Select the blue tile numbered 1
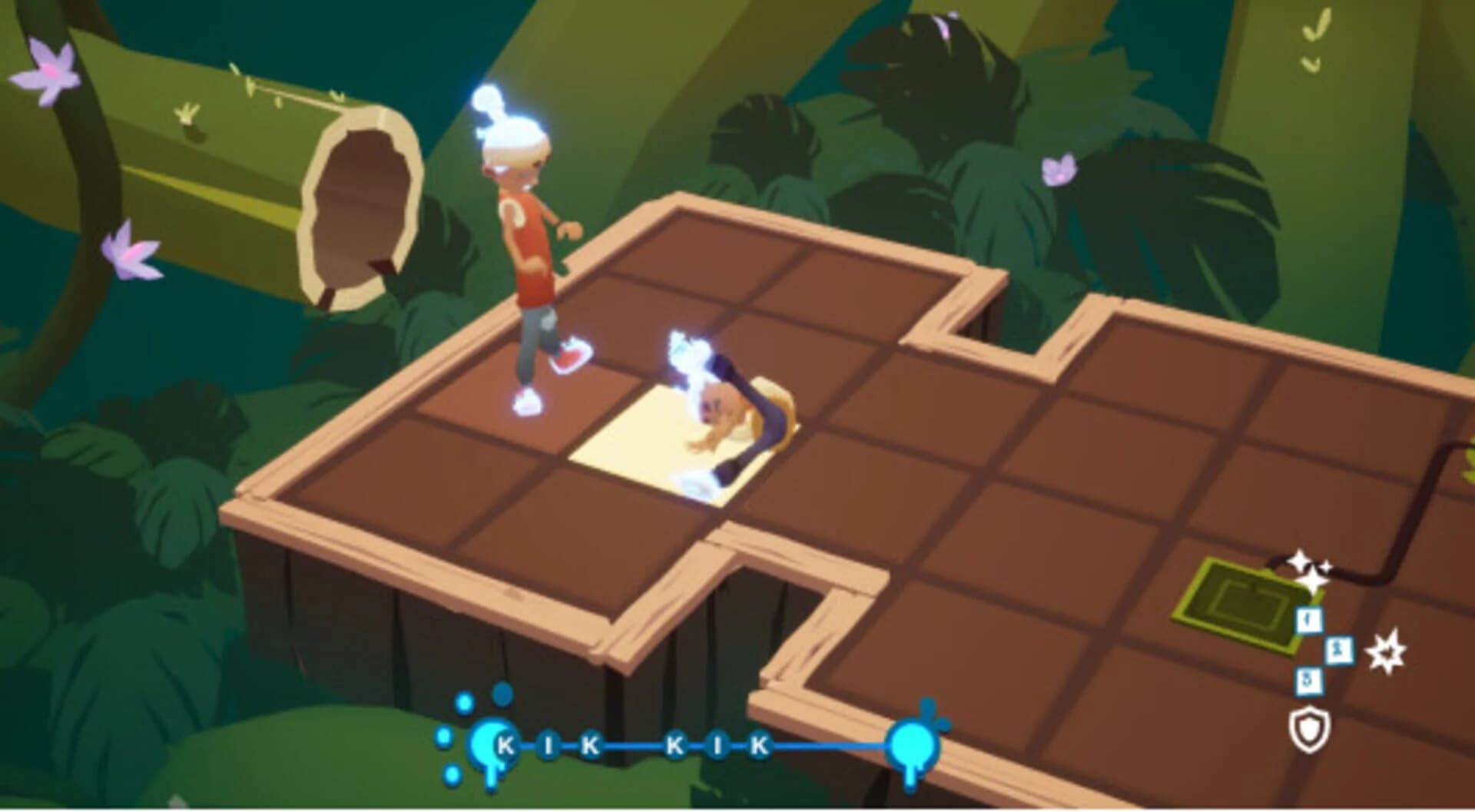The height and width of the screenshot is (812, 1475). coord(1309,621)
